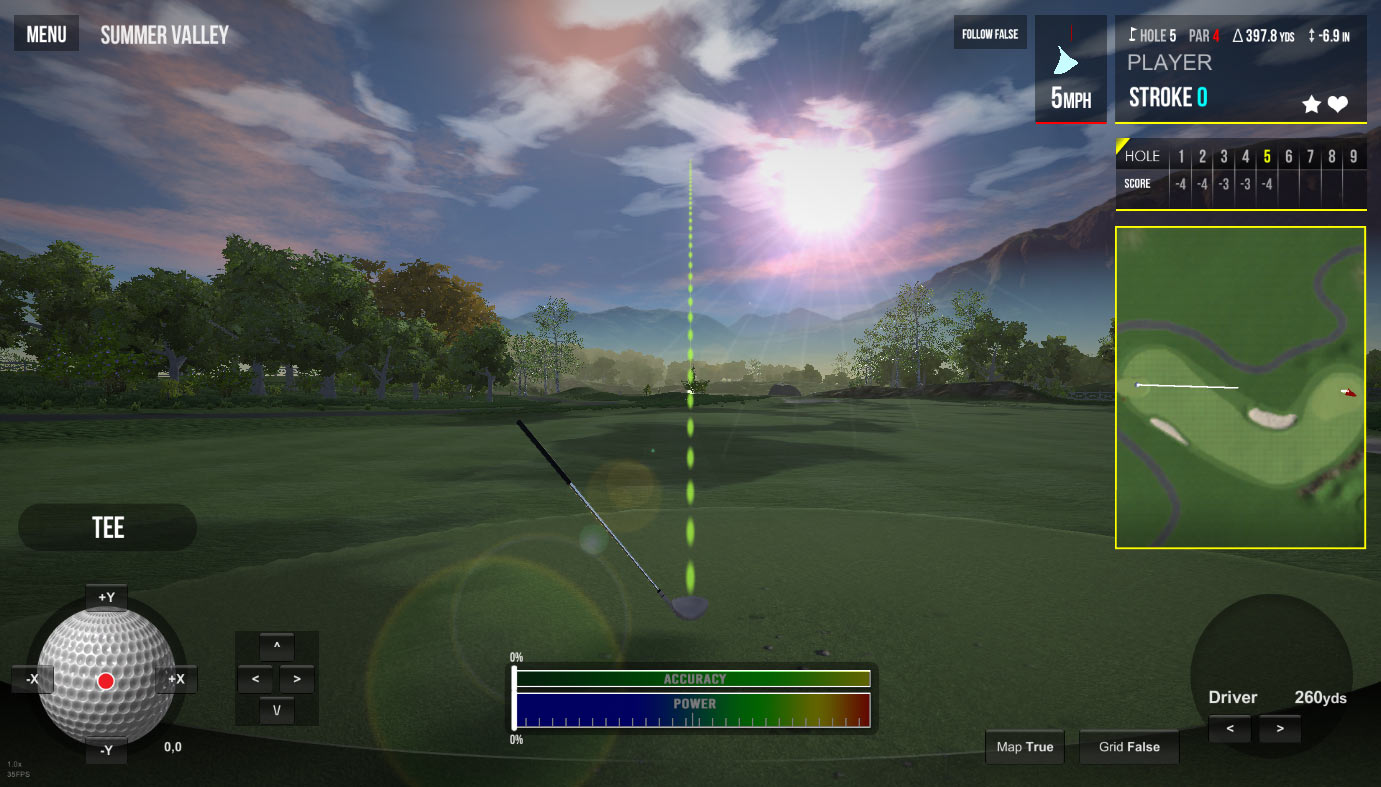
Task: Click the +X ball spin button
Action: (x=176, y=680)
